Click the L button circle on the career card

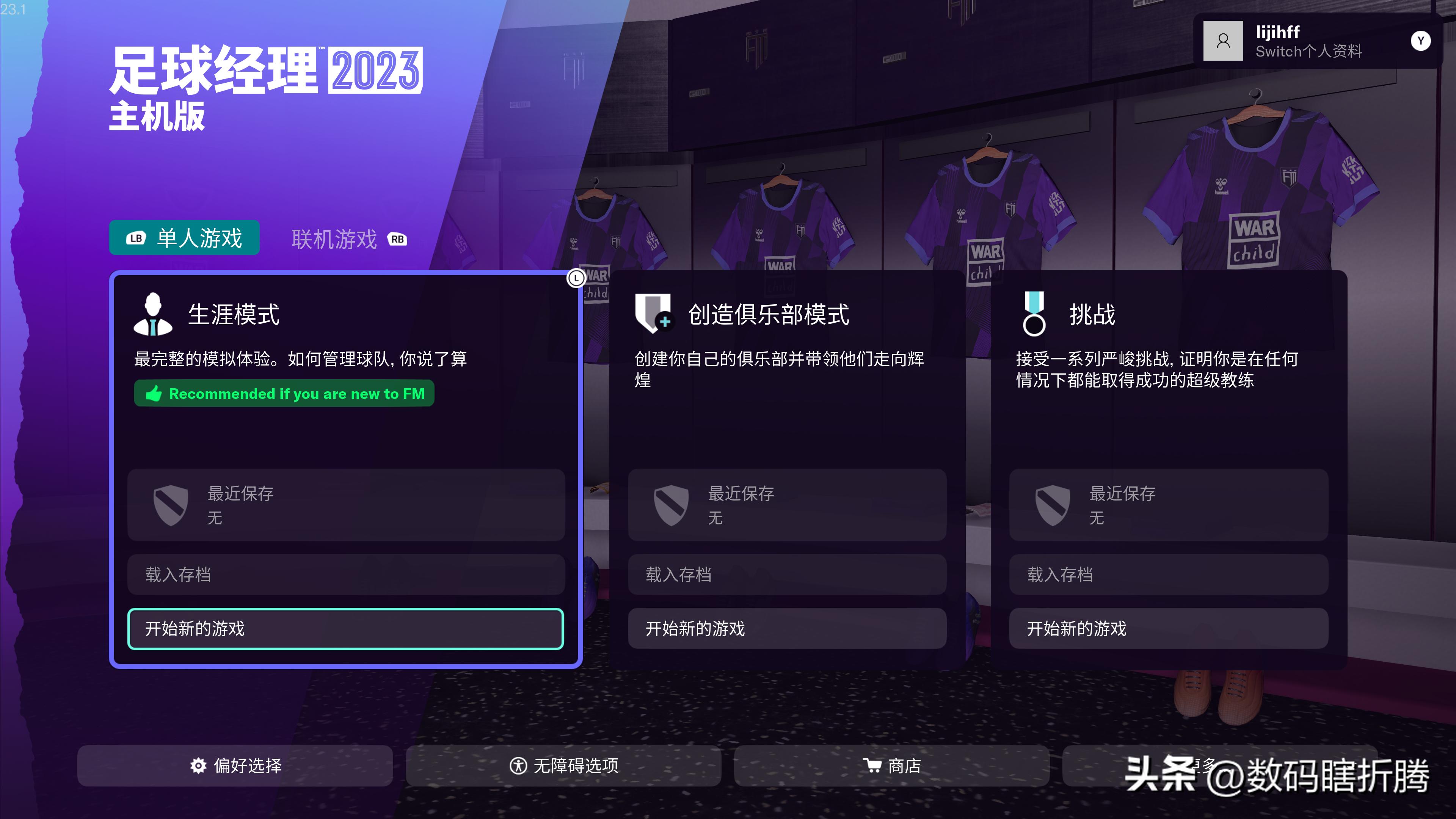(576, 279)
